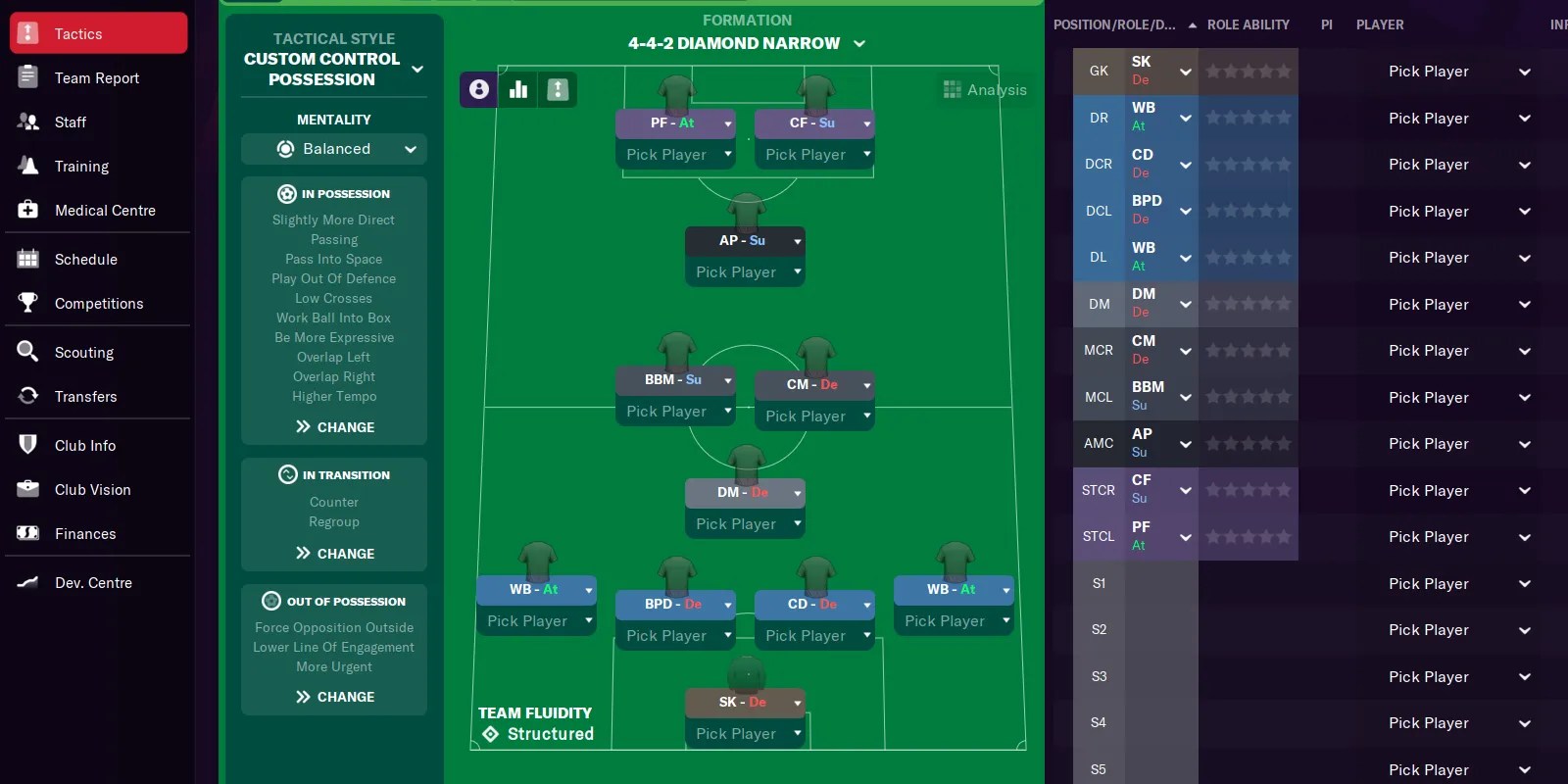Open the Schedule calendar icon

tap(29, 259)
